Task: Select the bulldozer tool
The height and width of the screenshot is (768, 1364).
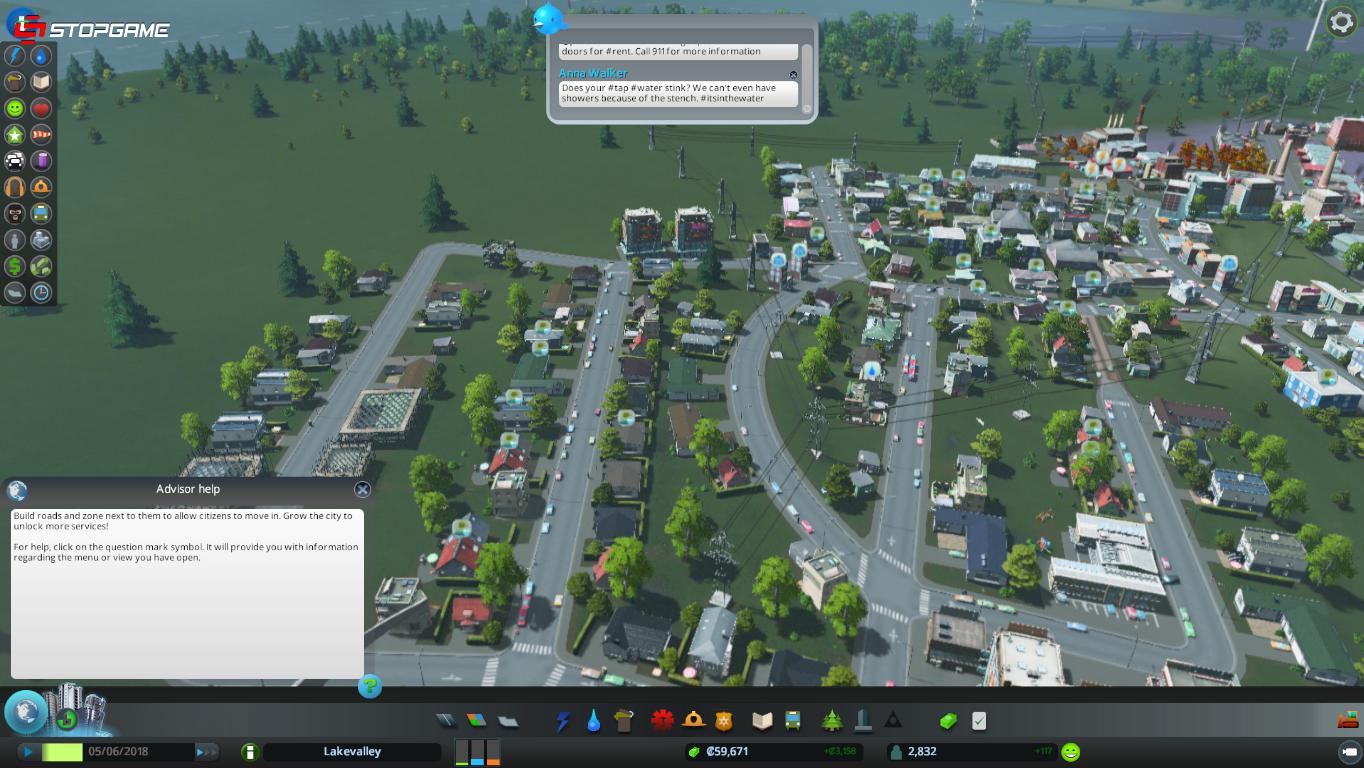Action: [1348, 719]
